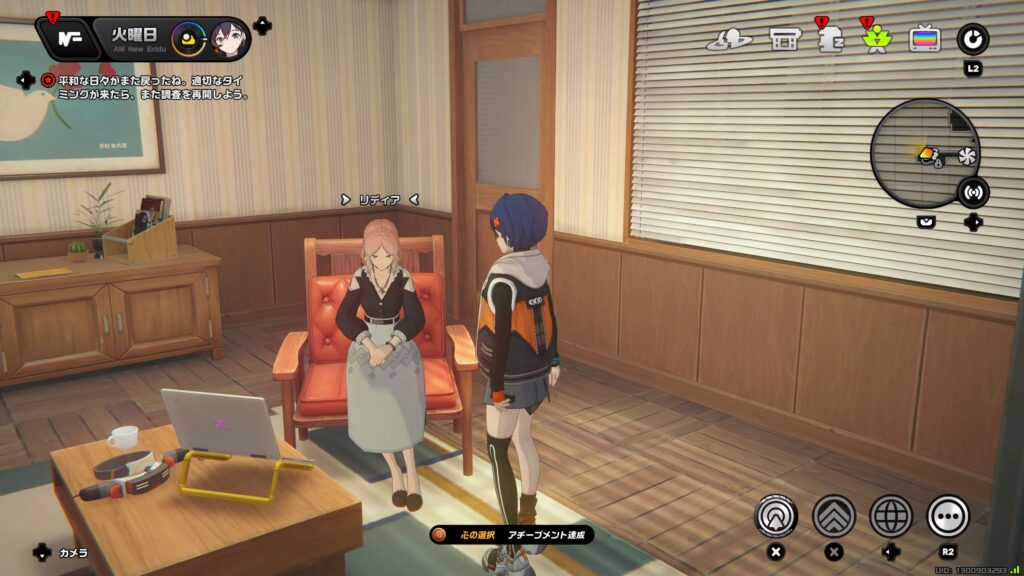The height and width of the screenshot is (576, 1024).
Task: Click the sun time-of-day dial icon
Action: pos(187,40)
